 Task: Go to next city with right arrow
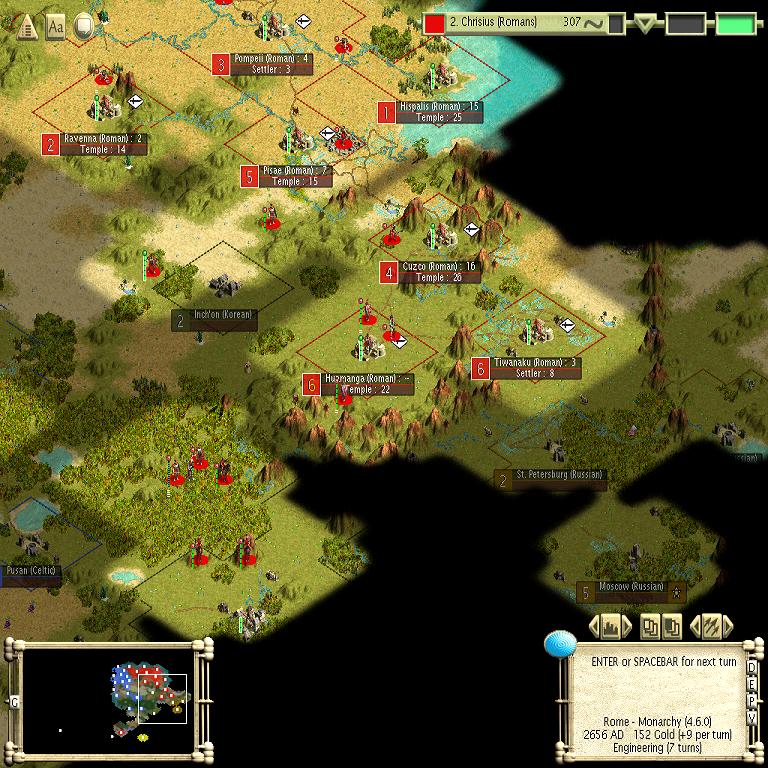tap(628, 627)
